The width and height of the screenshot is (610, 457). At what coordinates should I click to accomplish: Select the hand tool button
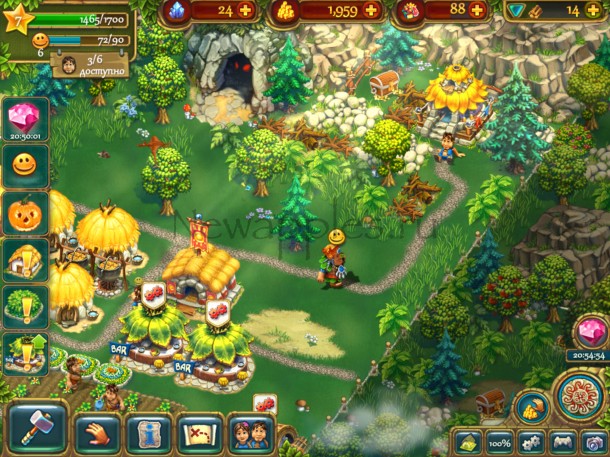pyautogui.click(x=98, y=432)
